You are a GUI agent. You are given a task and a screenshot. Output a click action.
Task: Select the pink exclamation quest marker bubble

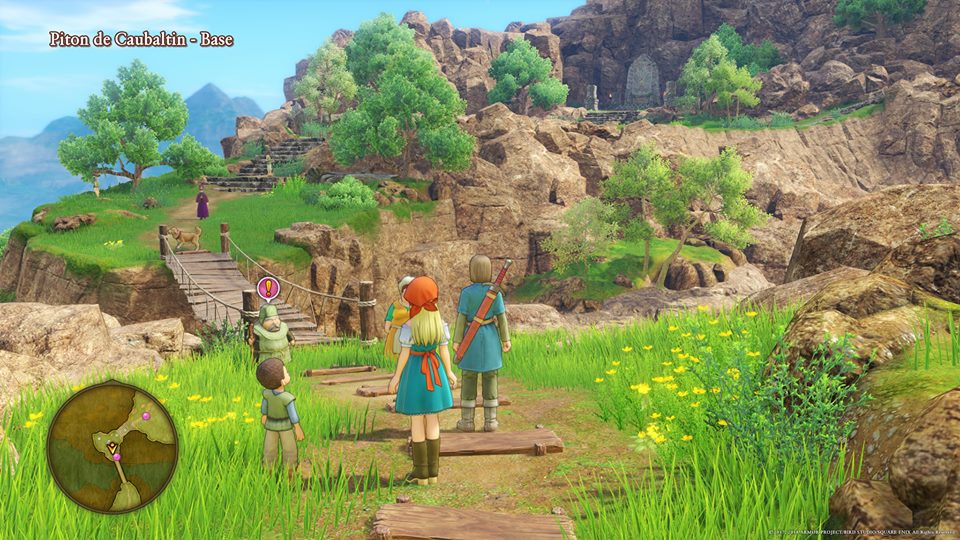[267, 289]
